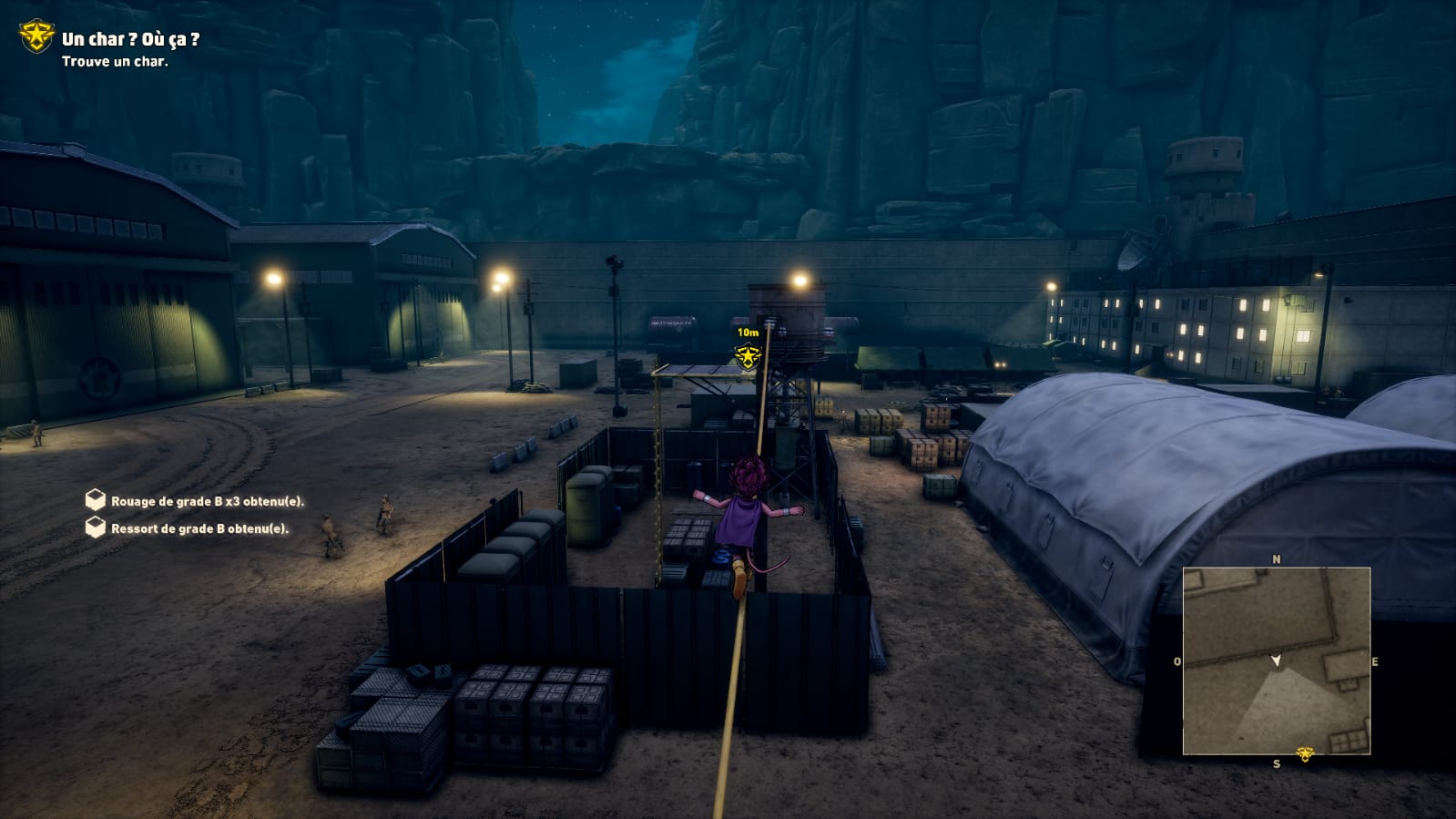This screenshot has height=819, width=1456.
Task: Open the minimap
Action: point(1276,660)
